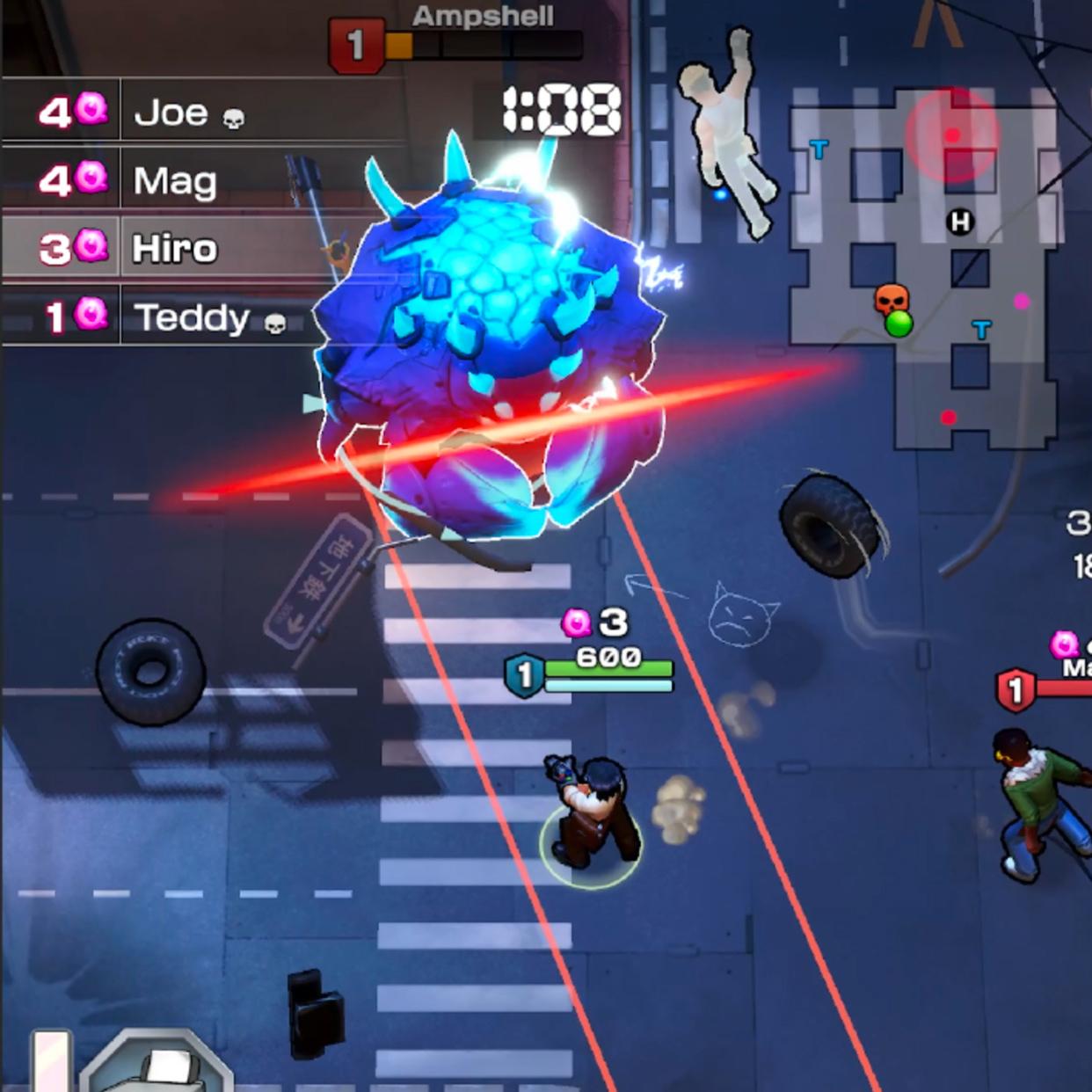The height and width of the screenshot is (1092, 1092).
Task: Select the pink dot on the minimap
Action: [x=1022, y=302]
